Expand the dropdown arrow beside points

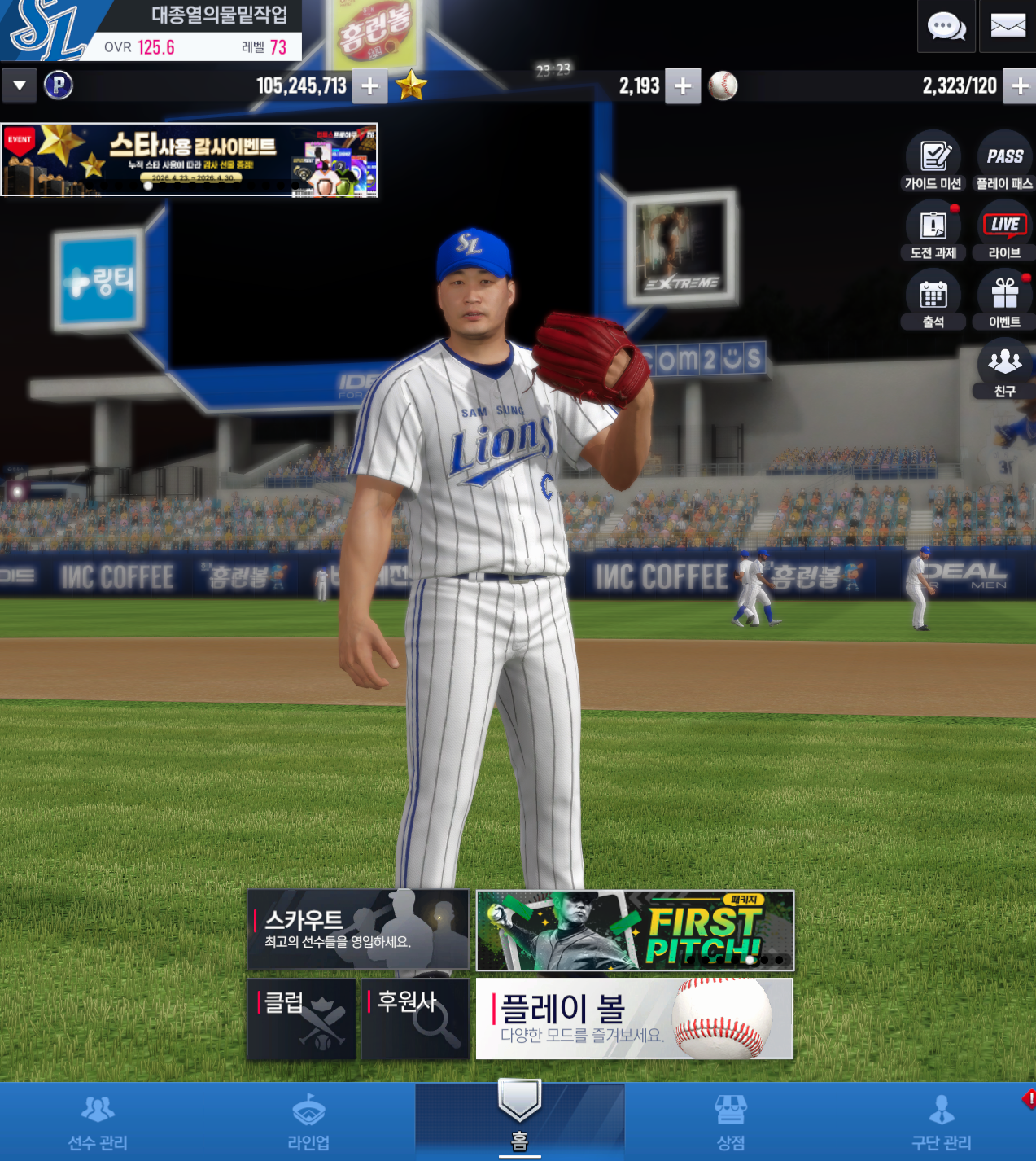click(20, 85)
